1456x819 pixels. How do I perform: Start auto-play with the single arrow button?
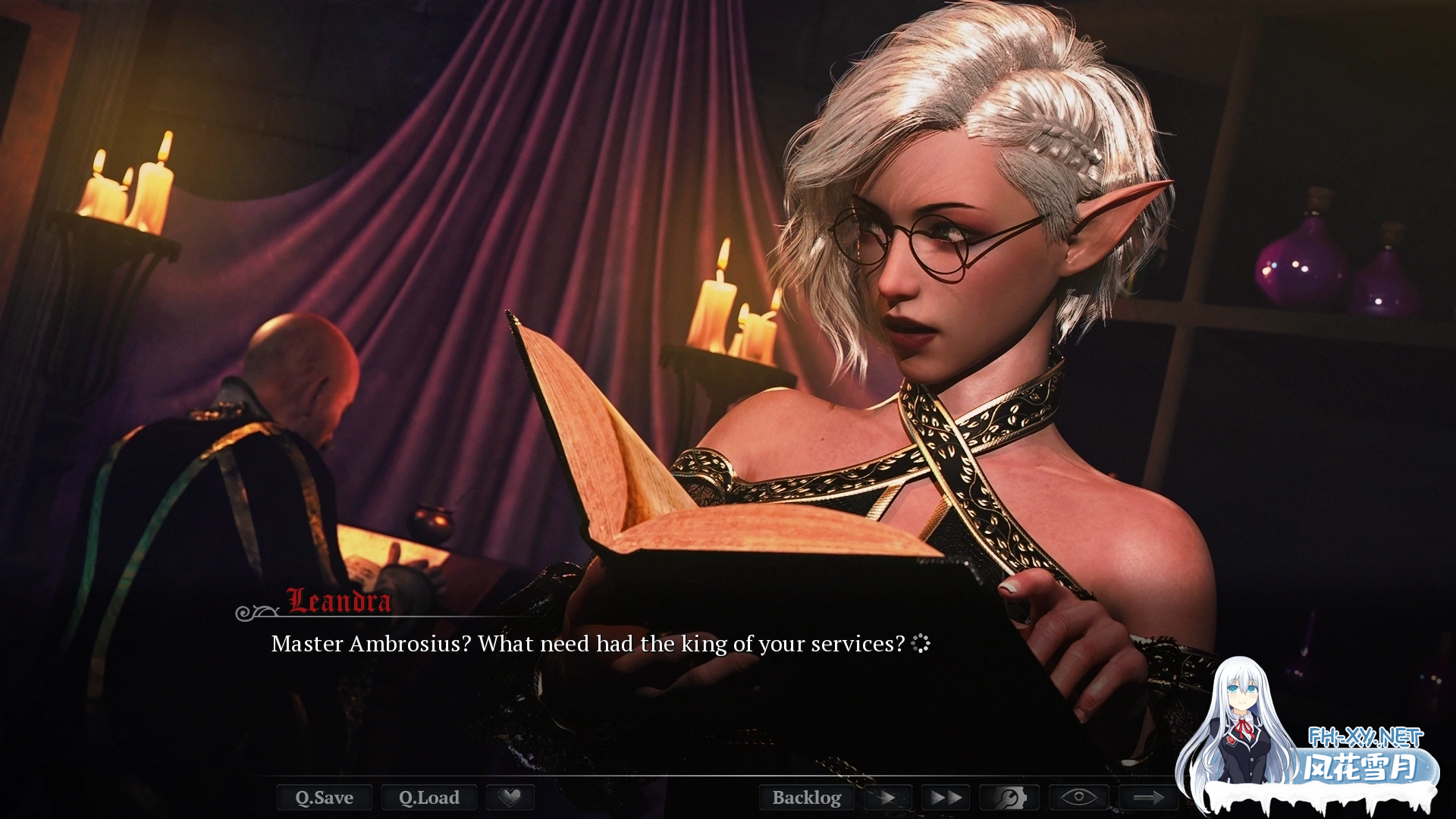tap(887, 797)
